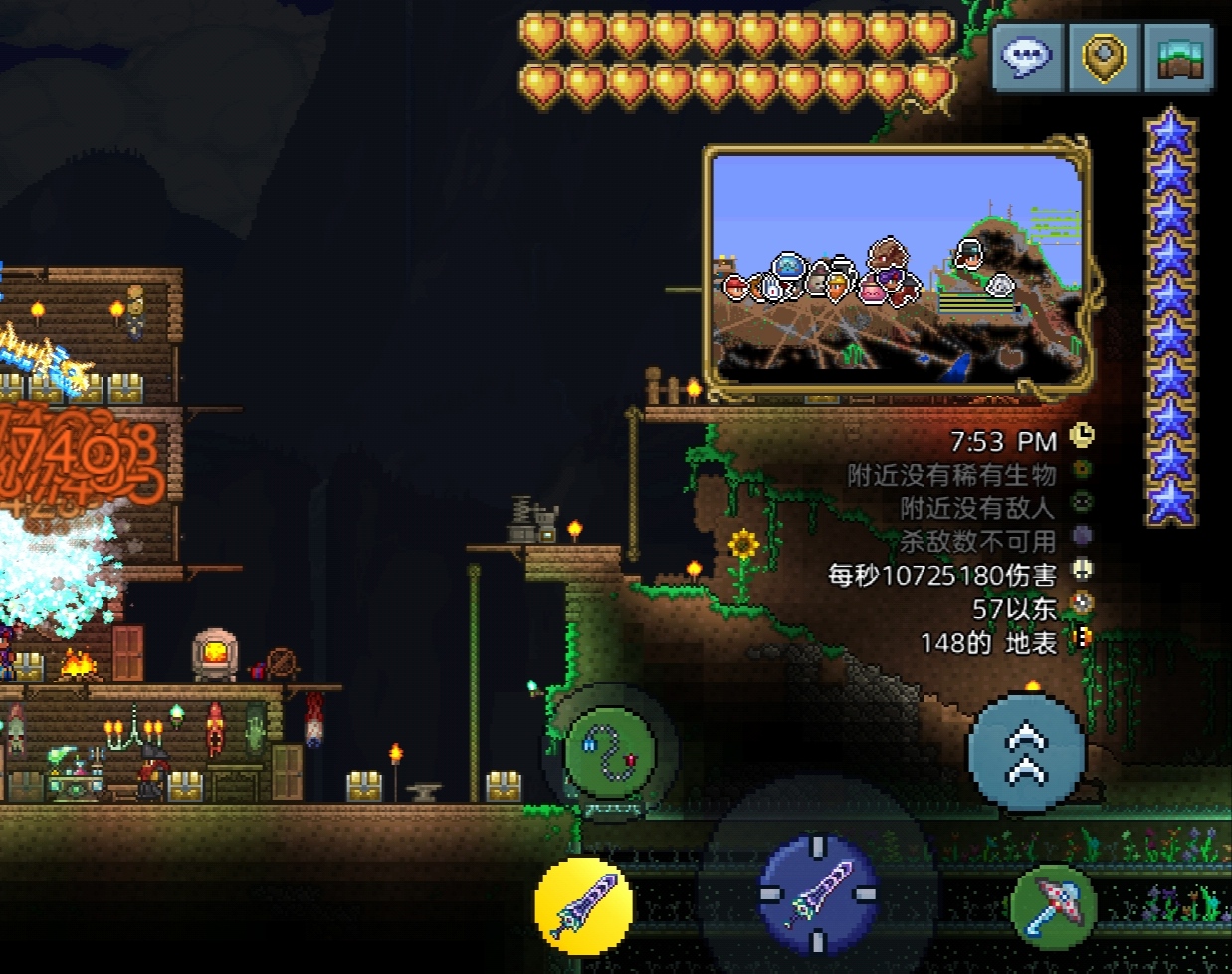Expand the gold-framed minimap
Viewport: 1232px width, 974px height.
tap(899, 267)
